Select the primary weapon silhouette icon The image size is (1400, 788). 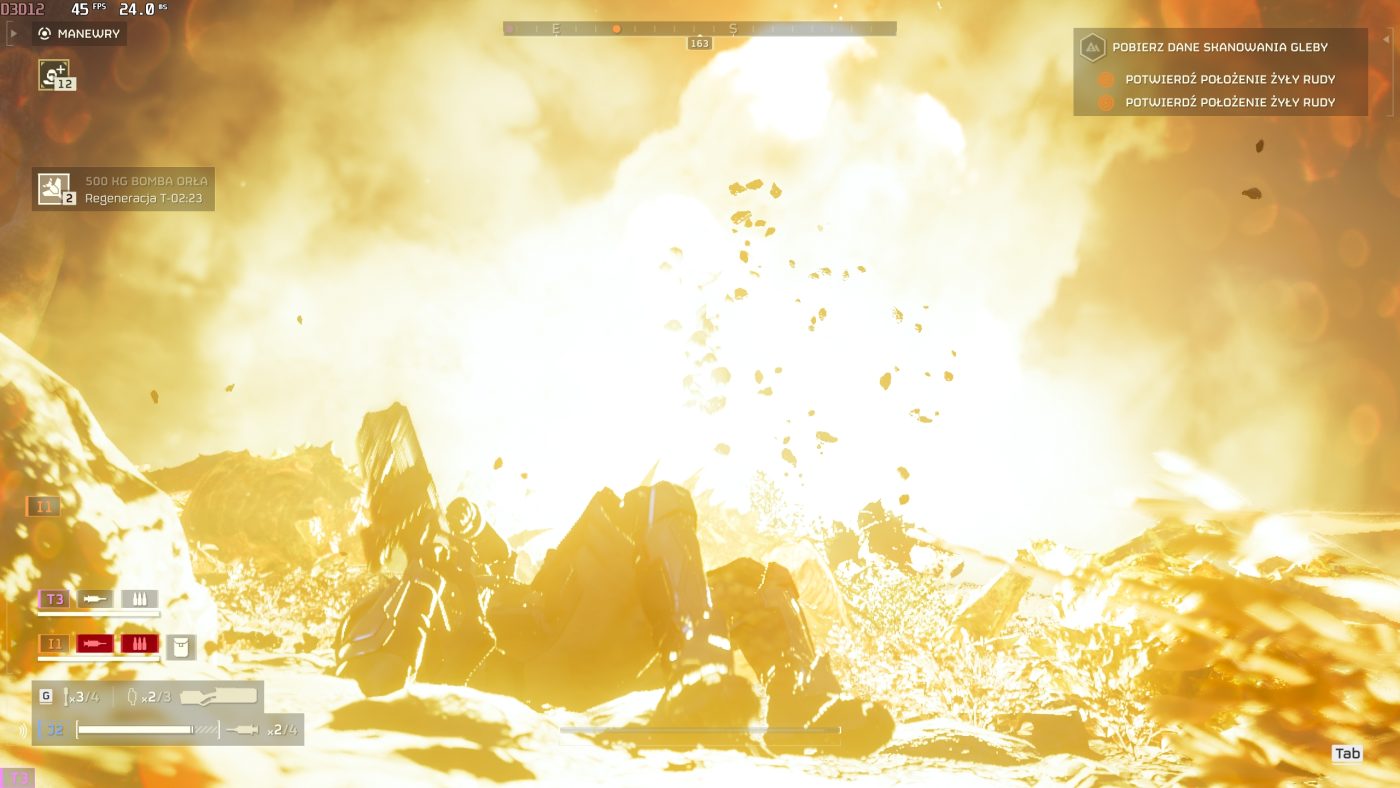218,696
